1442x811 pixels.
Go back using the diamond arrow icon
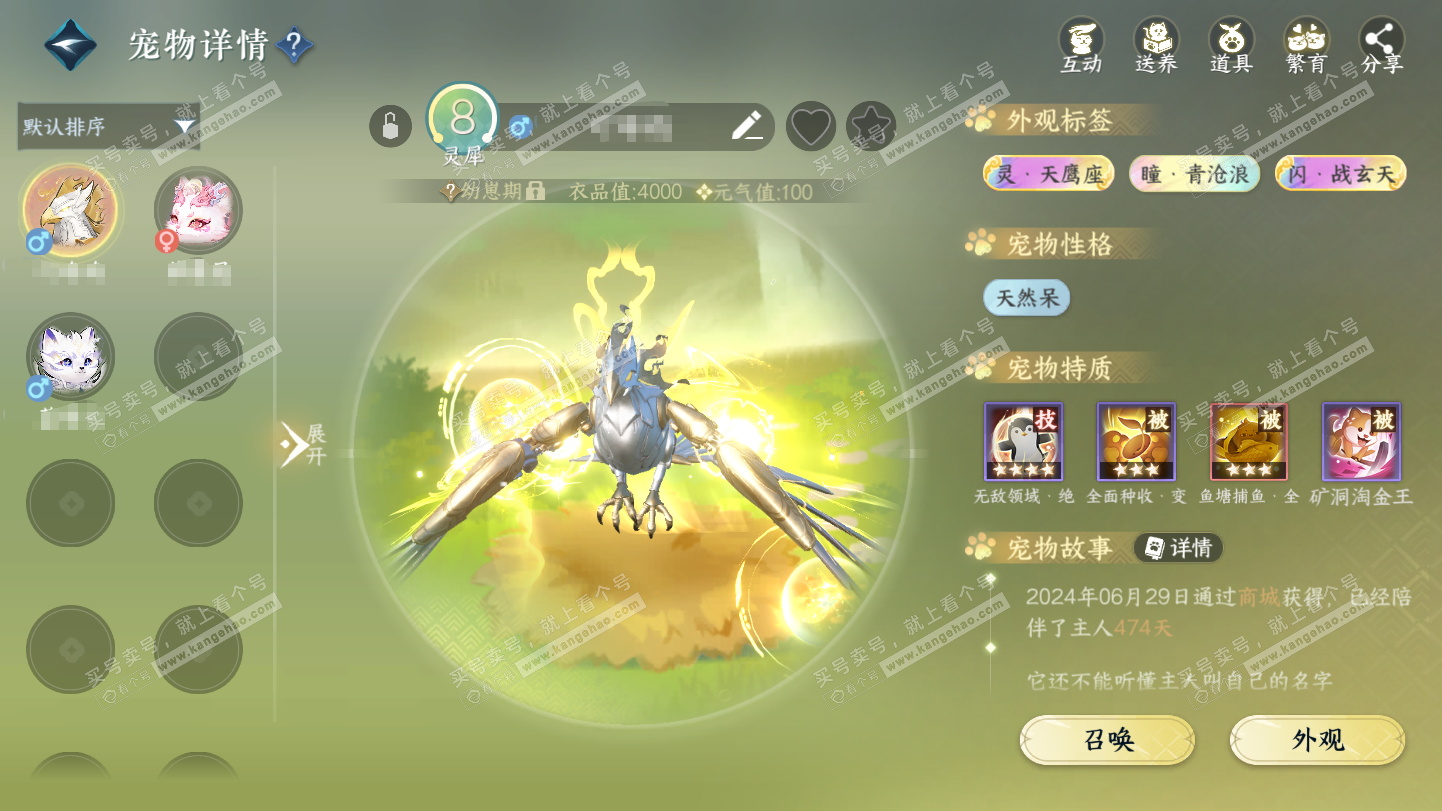(x=70, y=45)
